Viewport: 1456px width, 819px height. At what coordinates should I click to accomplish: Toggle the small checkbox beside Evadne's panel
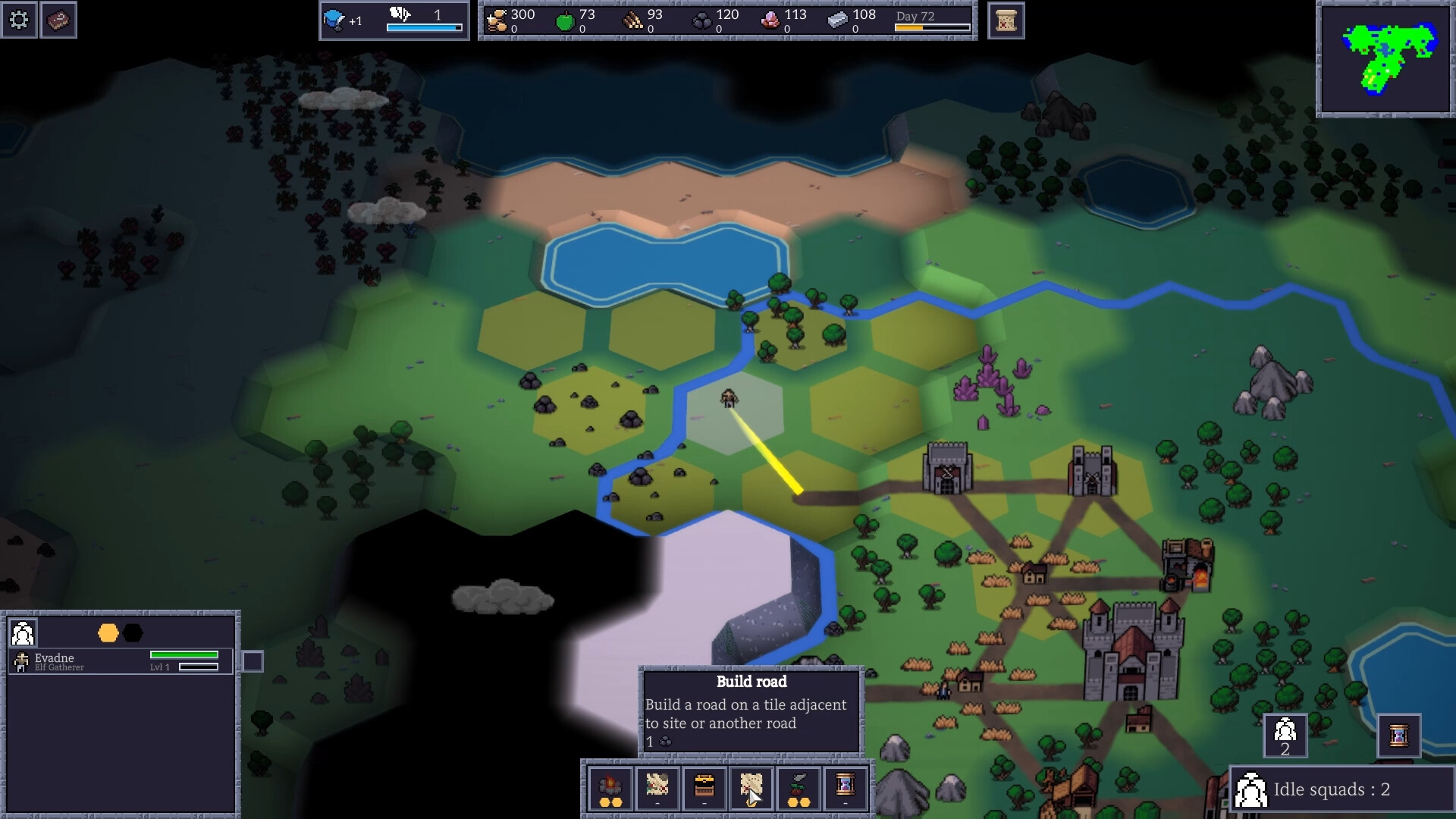(251, 661)
